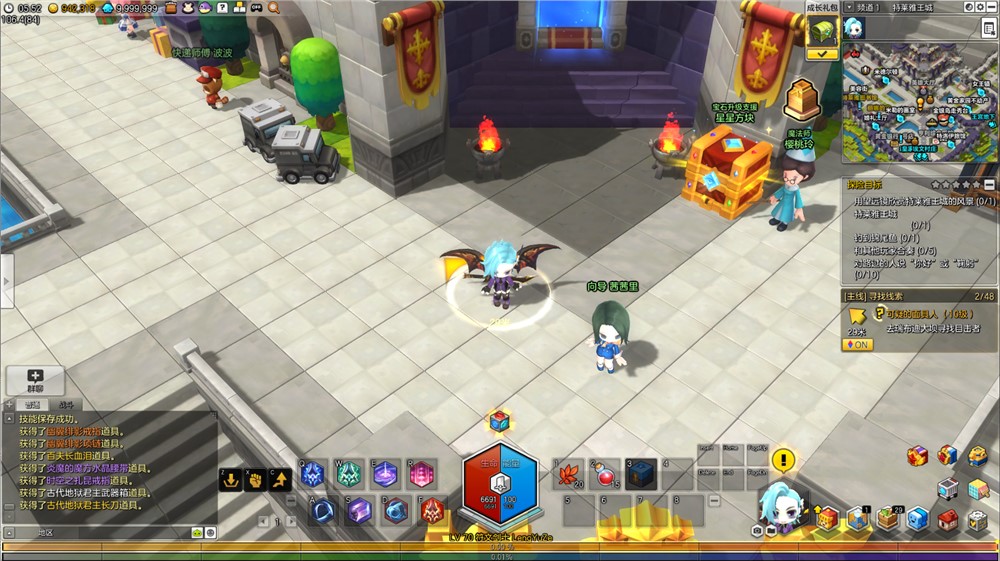Cast the red F flame skill

coord(432,511)
